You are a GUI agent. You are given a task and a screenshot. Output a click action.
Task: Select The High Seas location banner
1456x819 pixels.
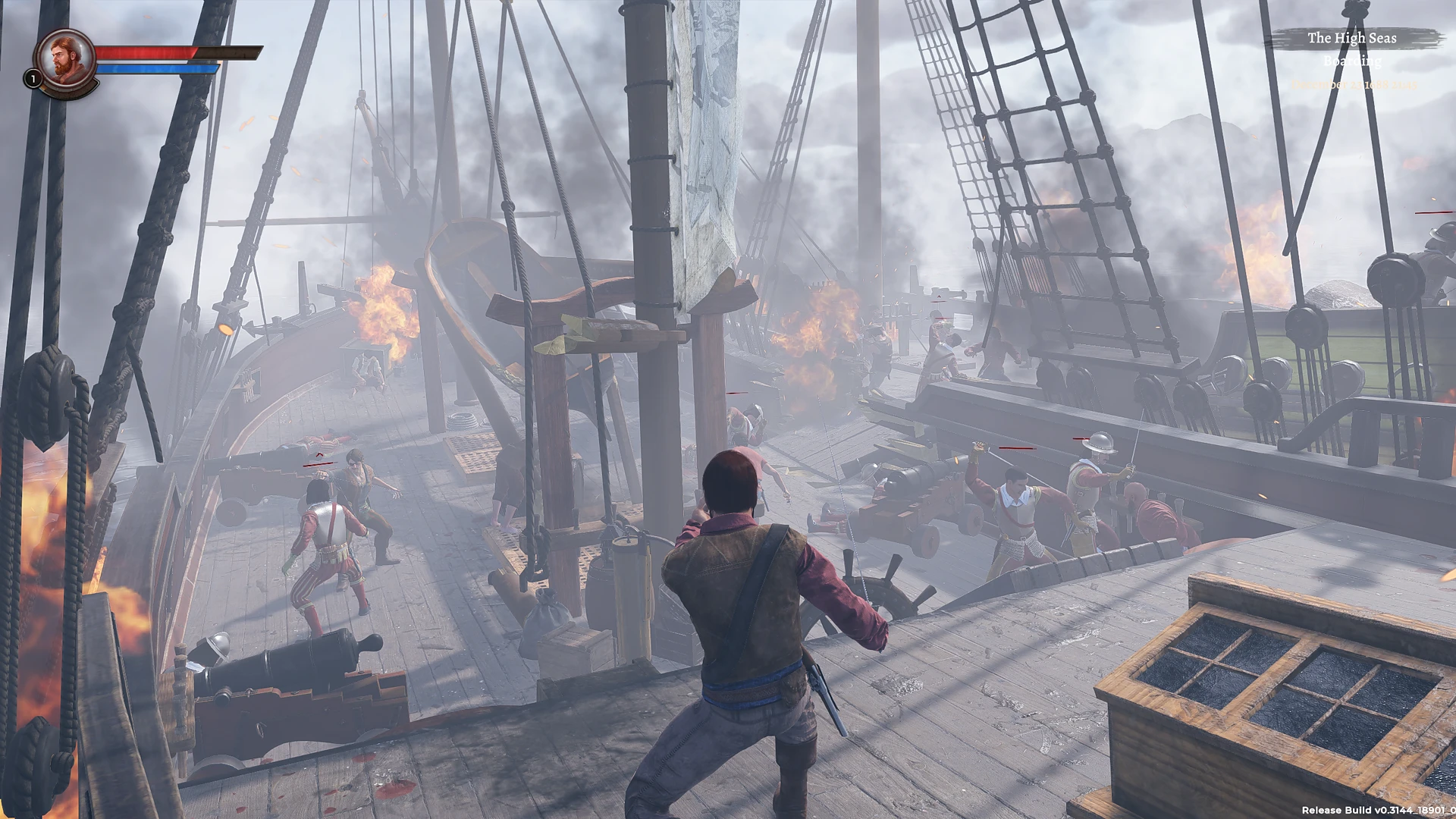pos(1352,38)
